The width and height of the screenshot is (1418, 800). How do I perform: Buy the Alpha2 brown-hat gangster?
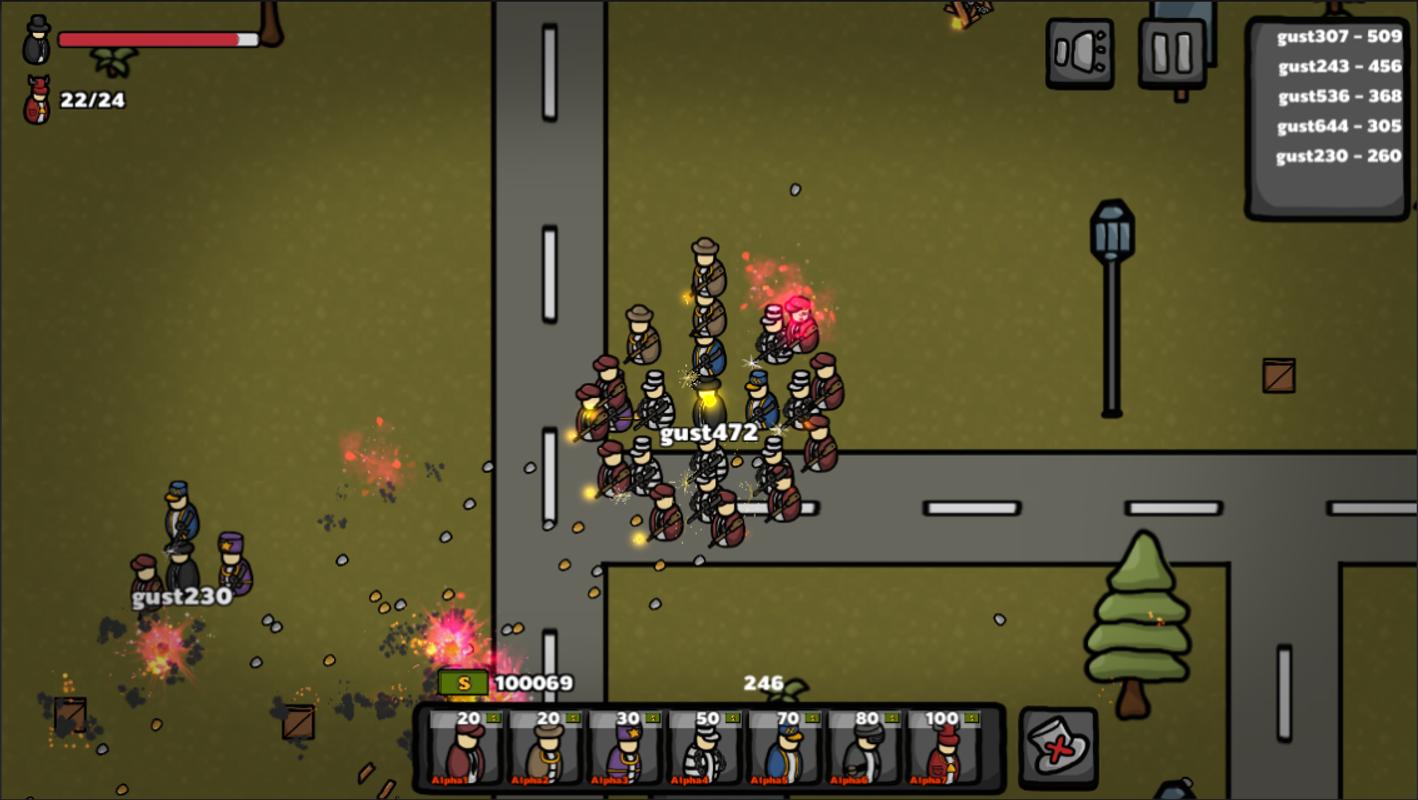[x=547, y=749]
